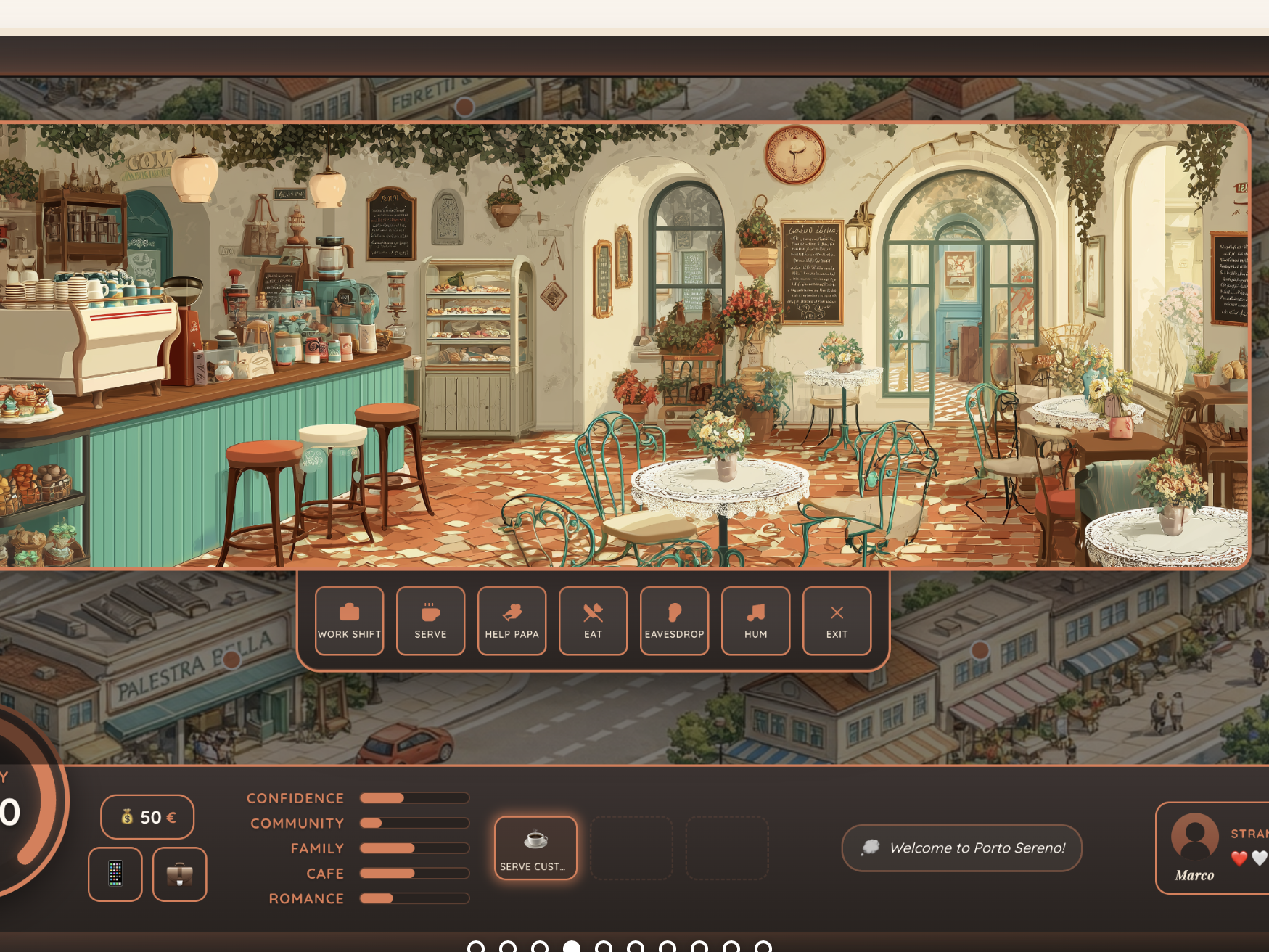The image size is (1269, 952).
Task: Start the Work Shift action
Action: pos(349,620)
